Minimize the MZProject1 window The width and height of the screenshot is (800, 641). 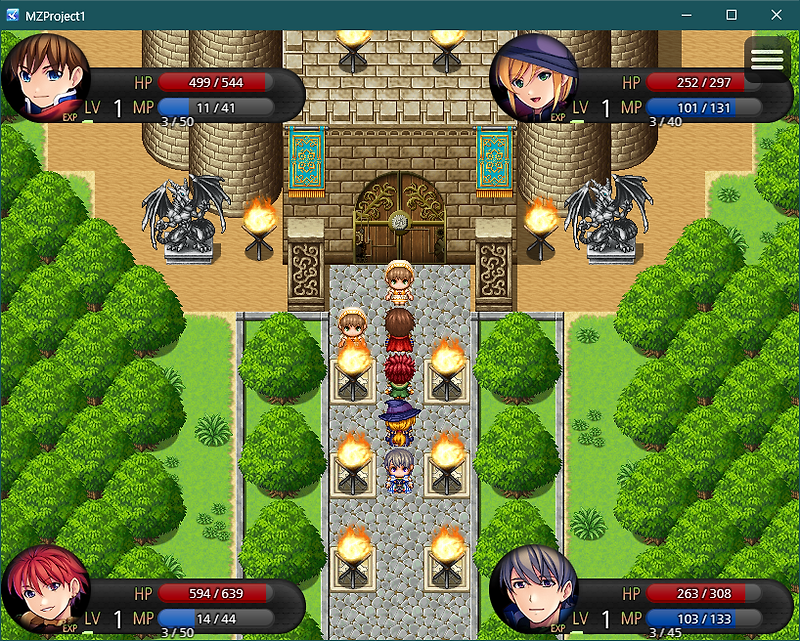click(686, 15)
